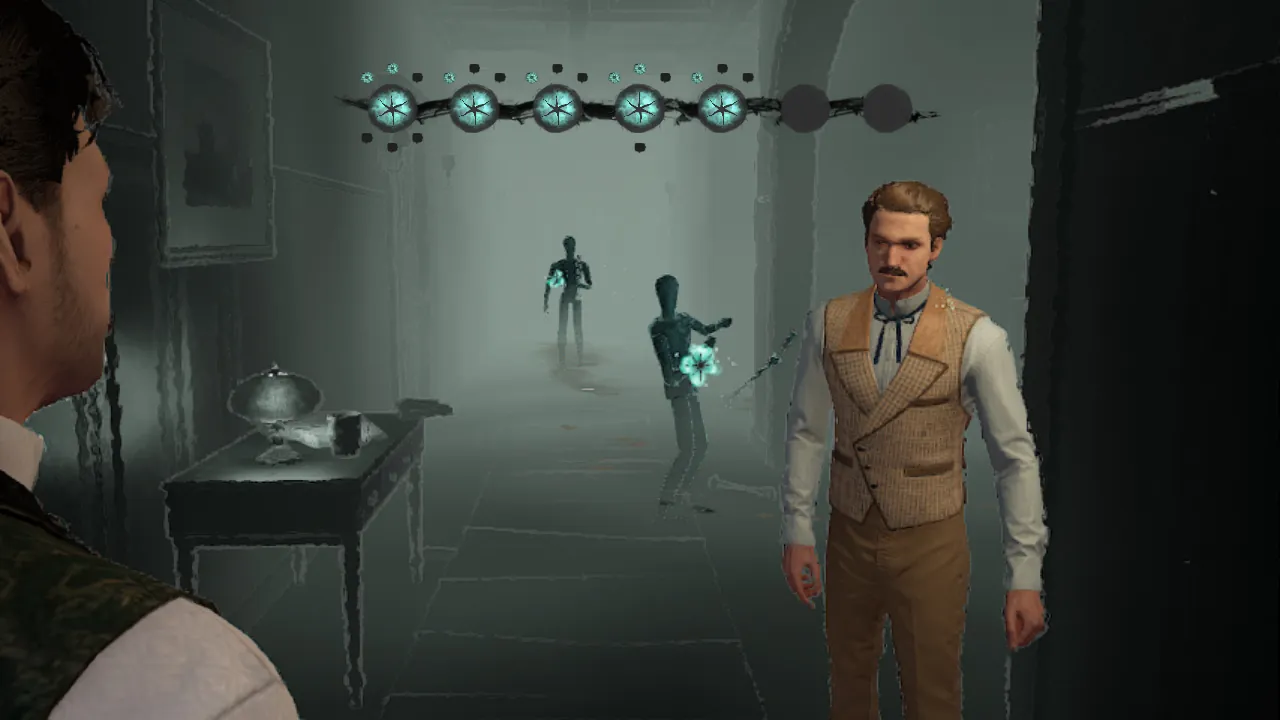Select the rightmost unfilled circle slot
The image size is (1280, 720).
(890, 107)
